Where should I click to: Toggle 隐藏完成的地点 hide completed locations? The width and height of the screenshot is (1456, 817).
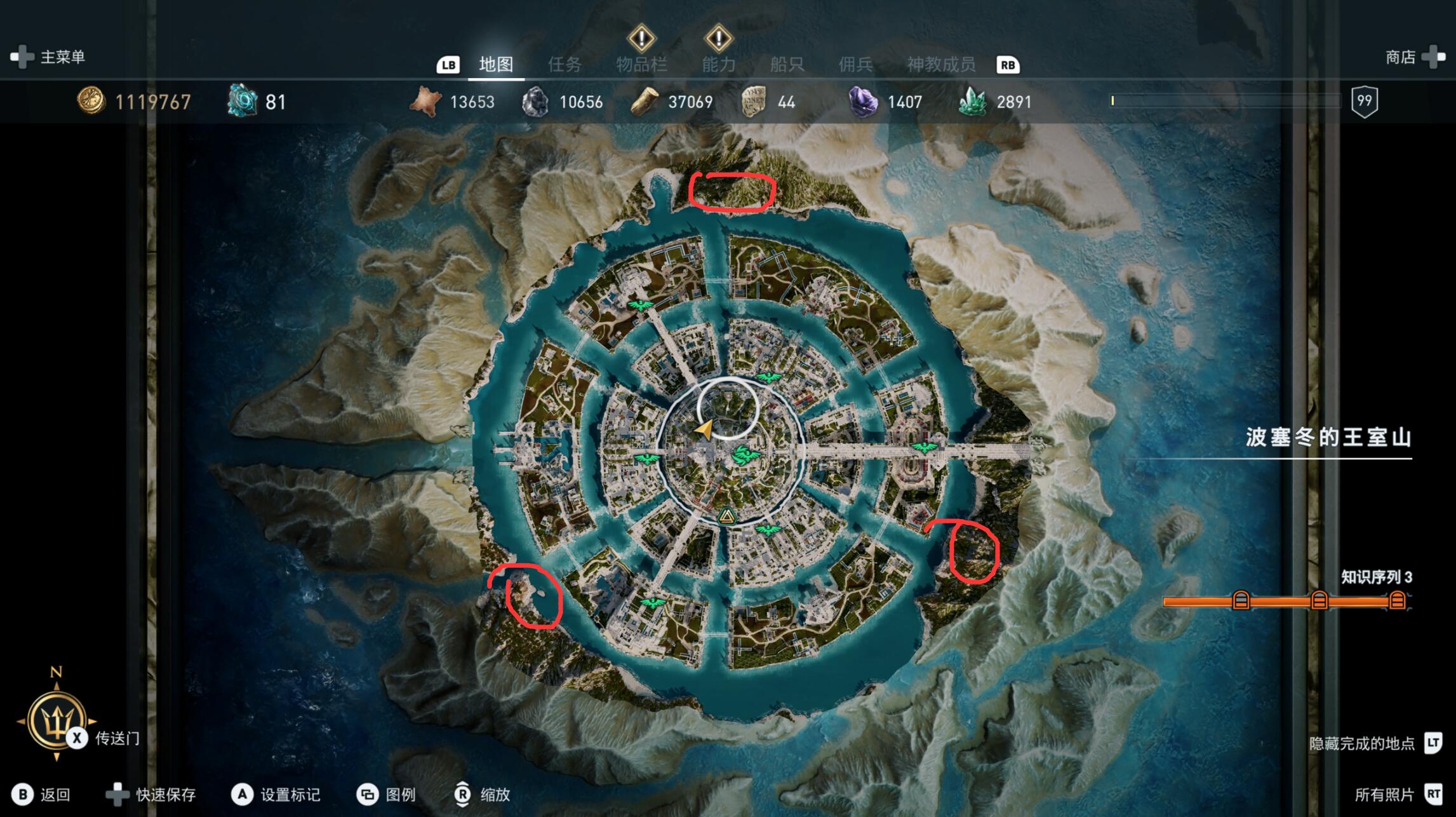click(1372, 743)
